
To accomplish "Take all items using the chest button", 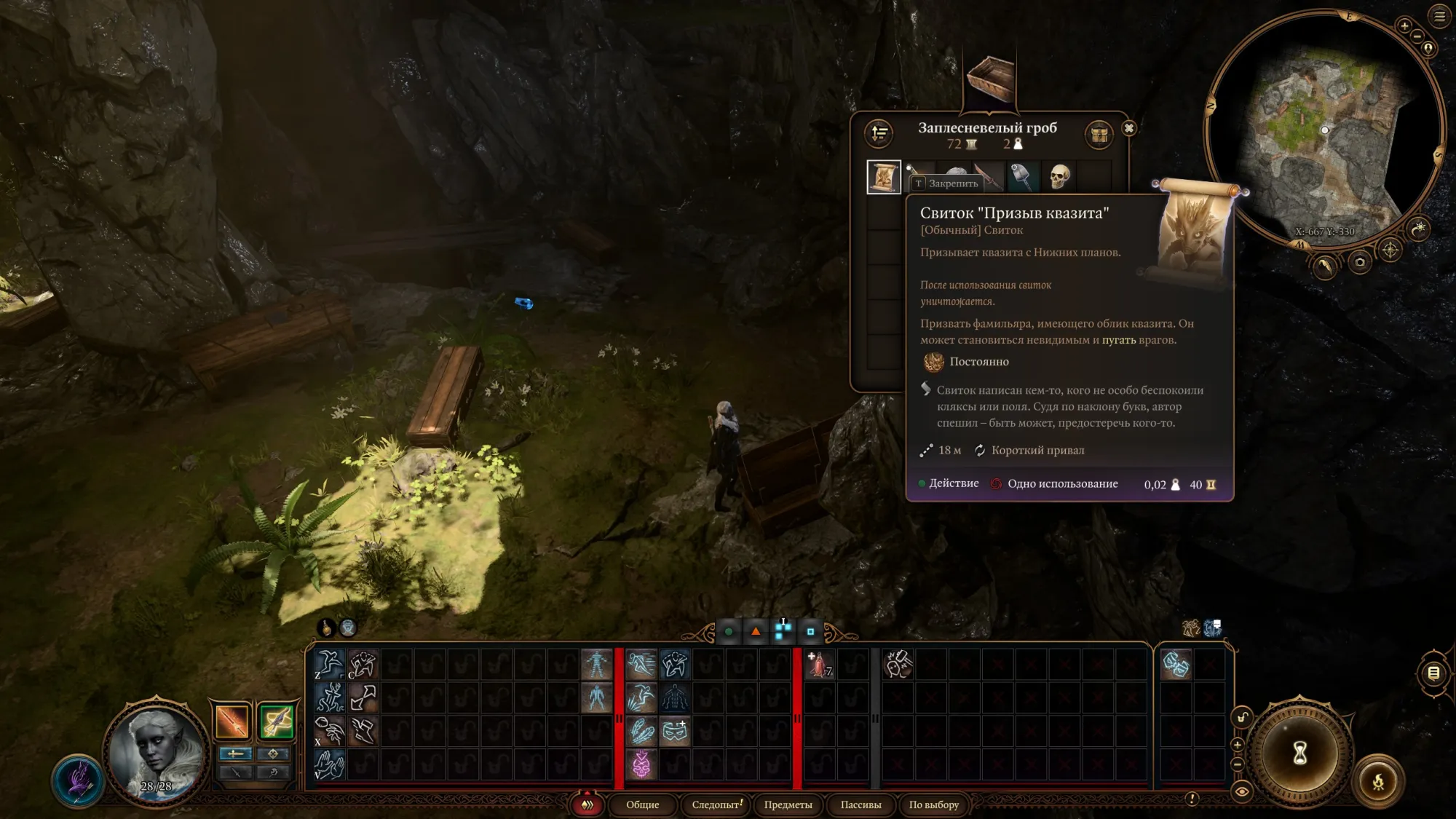I will (x=1099, y=134).
